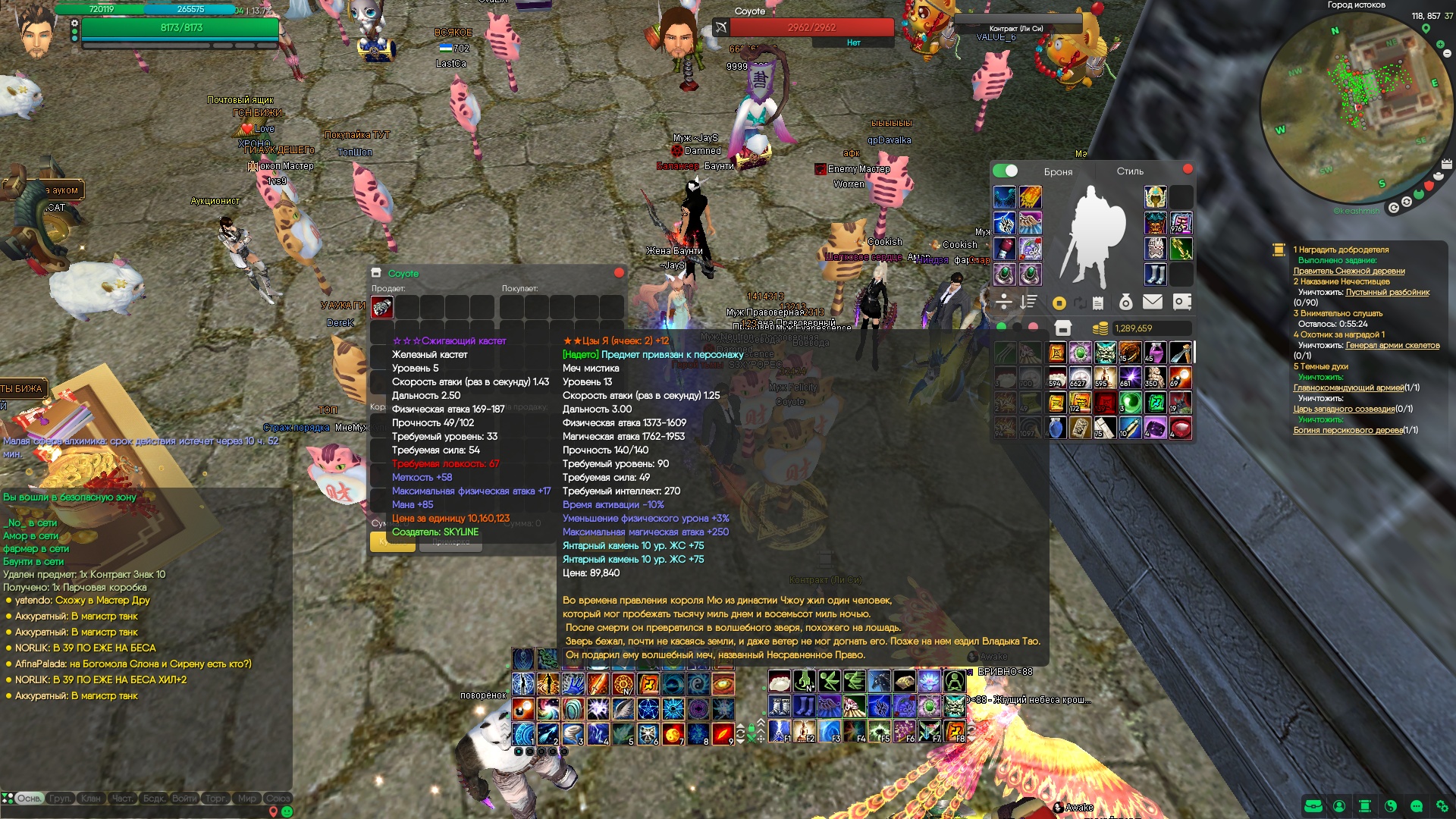Viewport: 1456px width, 819px height.
Task: Select the white boots equipment slot
Action: (x=1155, y=274)
